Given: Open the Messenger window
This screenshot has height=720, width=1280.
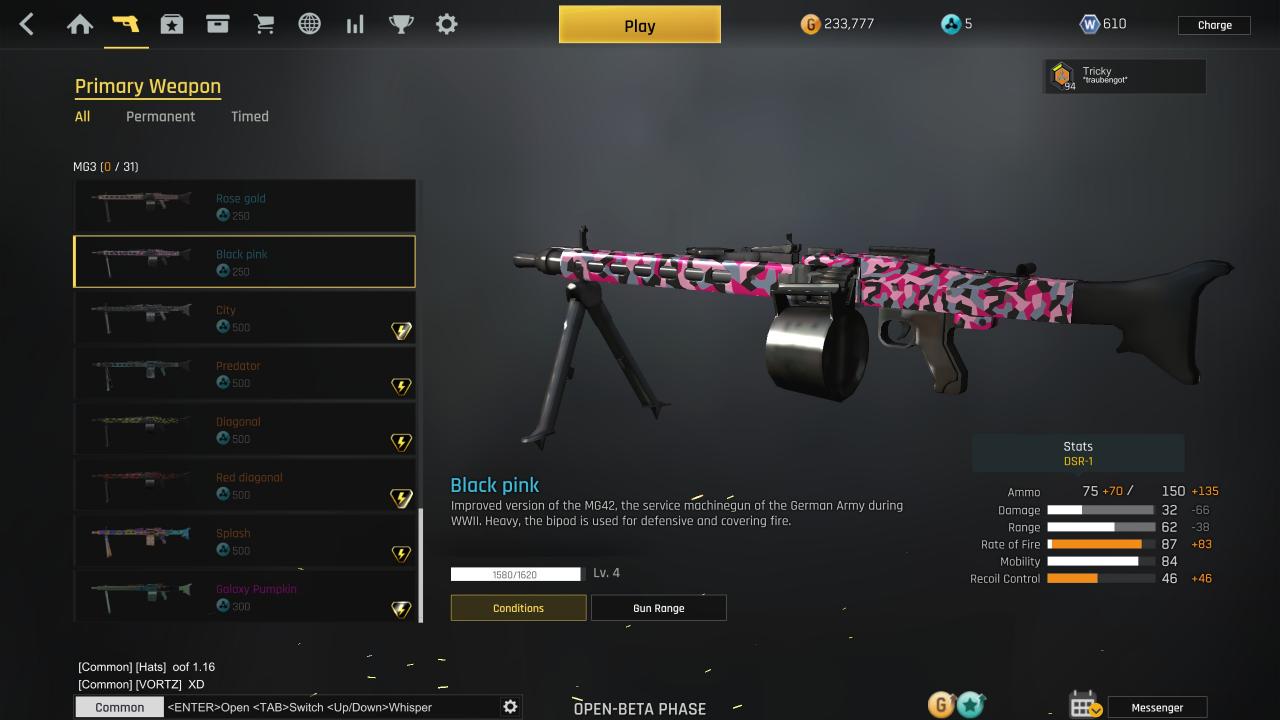Looking at the screenshot, I should 1156,707.
